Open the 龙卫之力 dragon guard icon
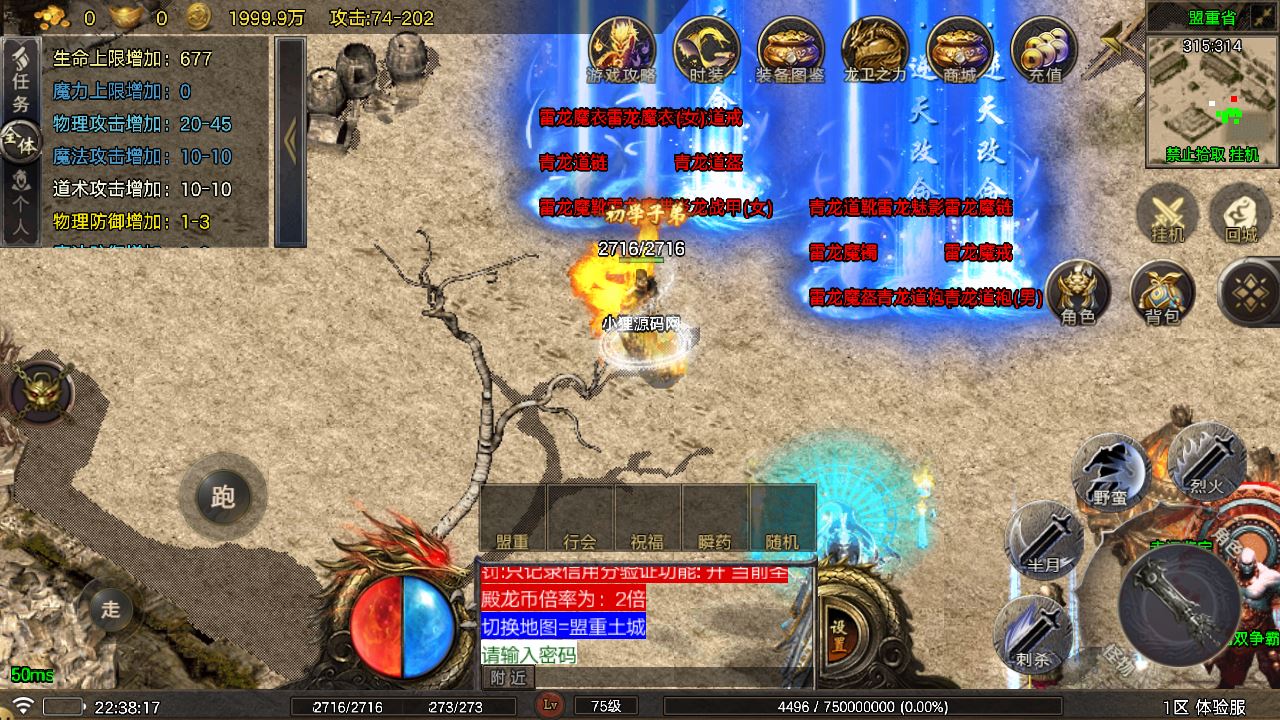The image size is (1280, 720). point(875,48)
